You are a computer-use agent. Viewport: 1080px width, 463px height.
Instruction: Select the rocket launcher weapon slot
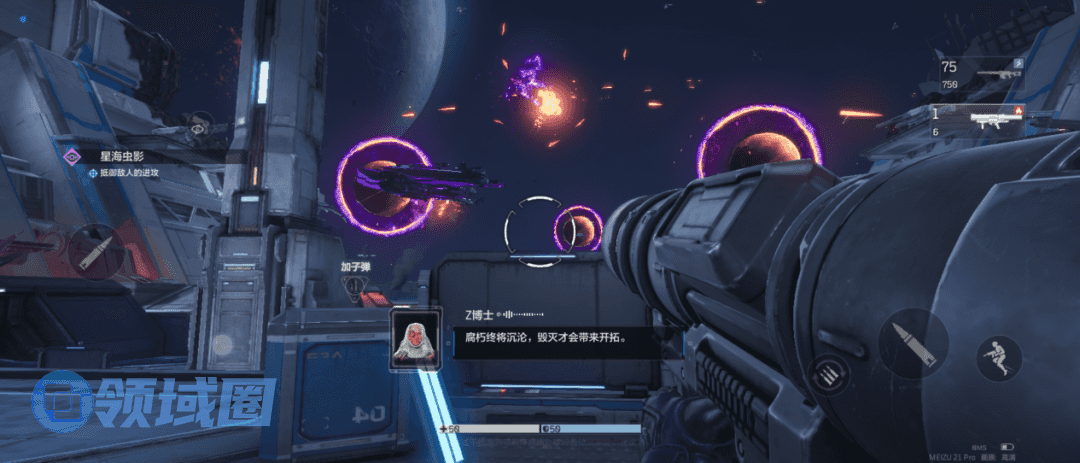click(982, 121)
